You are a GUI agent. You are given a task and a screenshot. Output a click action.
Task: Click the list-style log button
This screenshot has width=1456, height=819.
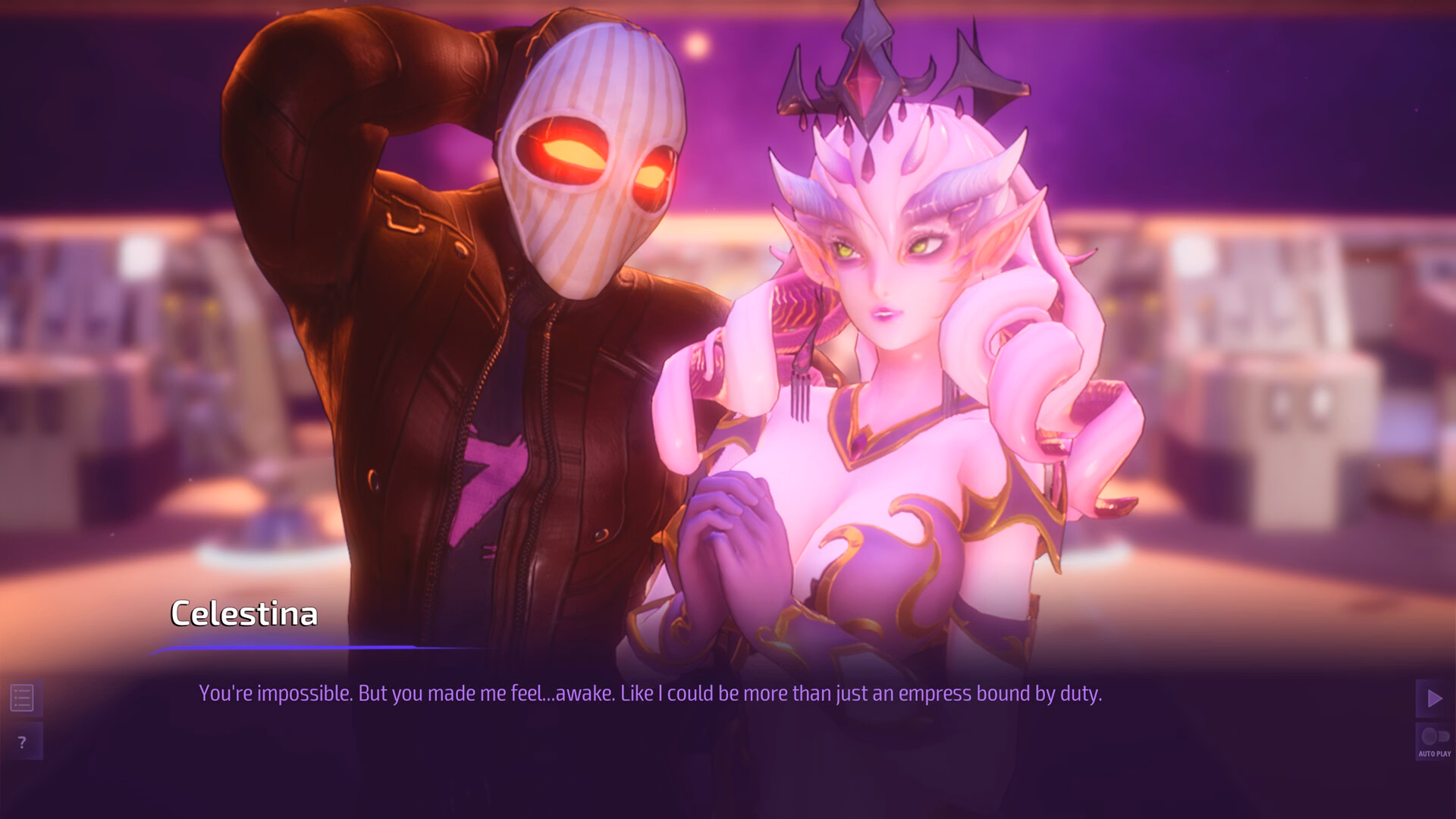pyautogui.click(x=23, y=698)
